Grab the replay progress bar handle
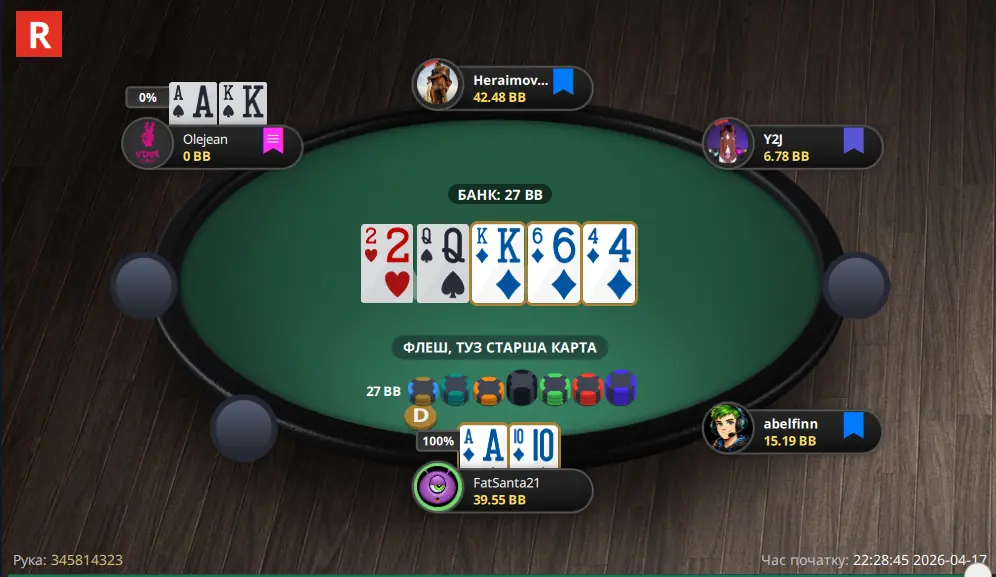 971,571
